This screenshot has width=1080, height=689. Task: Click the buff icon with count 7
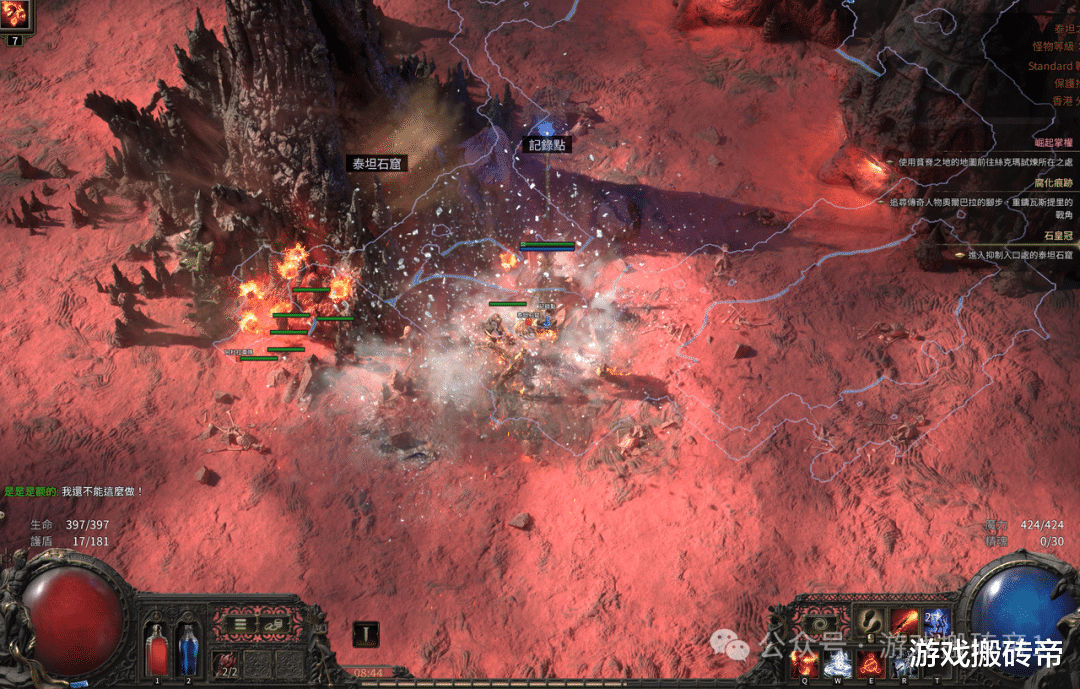pos(15,16)
